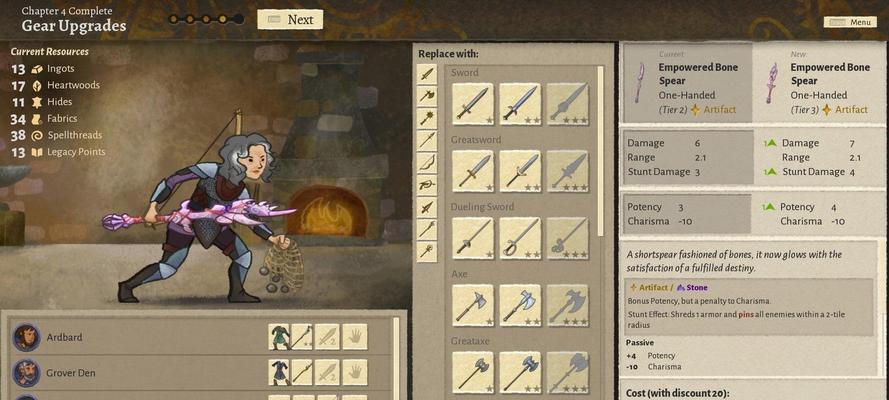Pick the three-star Axe
The image size is (889, 400).
pos(567,305)
